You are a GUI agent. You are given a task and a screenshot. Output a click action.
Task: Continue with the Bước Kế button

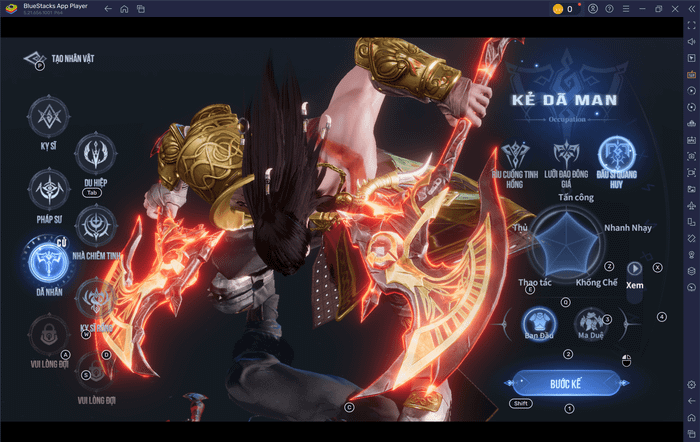pyautogui.click(x=567, y=383)
